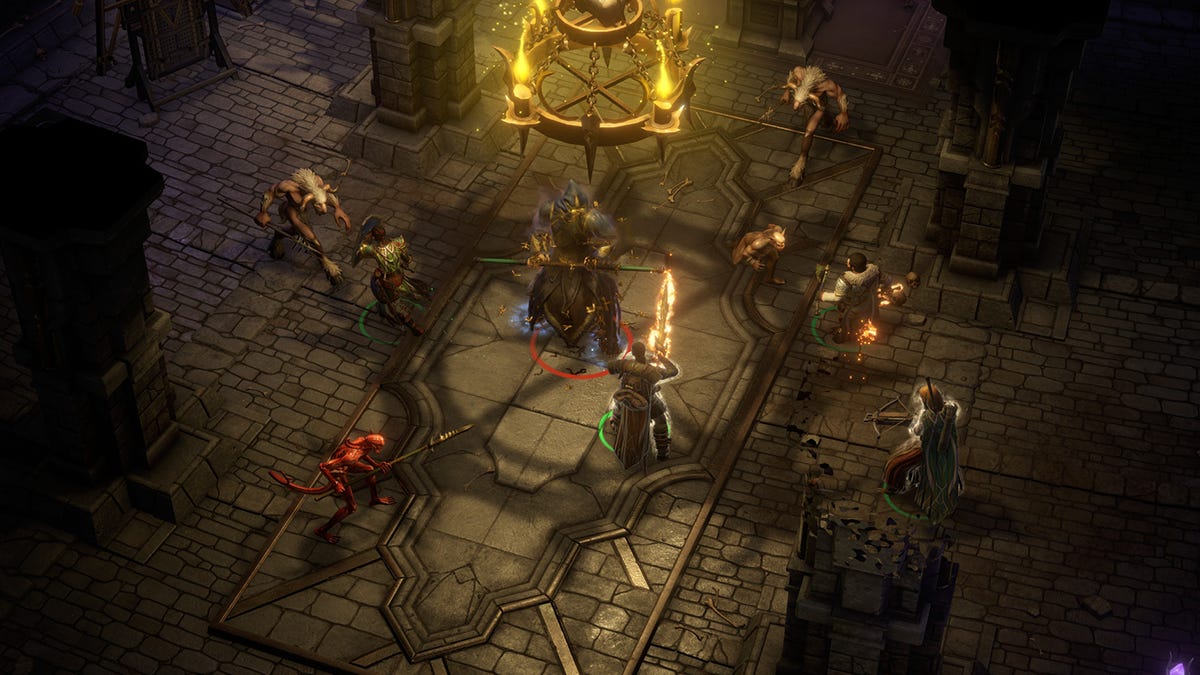Select the shield-bearing party member in green armor
Image resolution: width=1200 pixels, height=675 pixels.
(x=387, y=272)
